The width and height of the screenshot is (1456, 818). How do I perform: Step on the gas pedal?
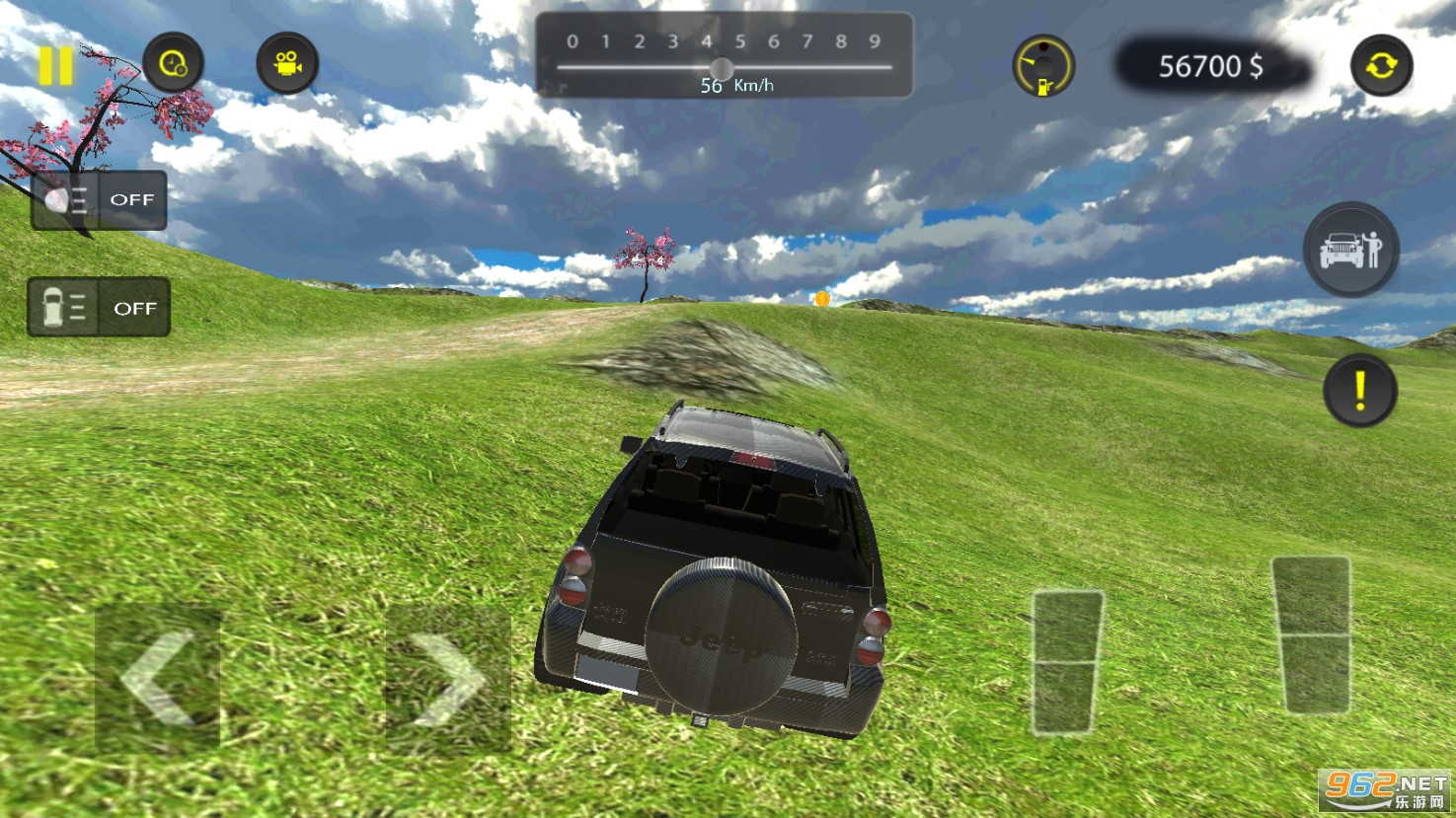click(1311, 633)
